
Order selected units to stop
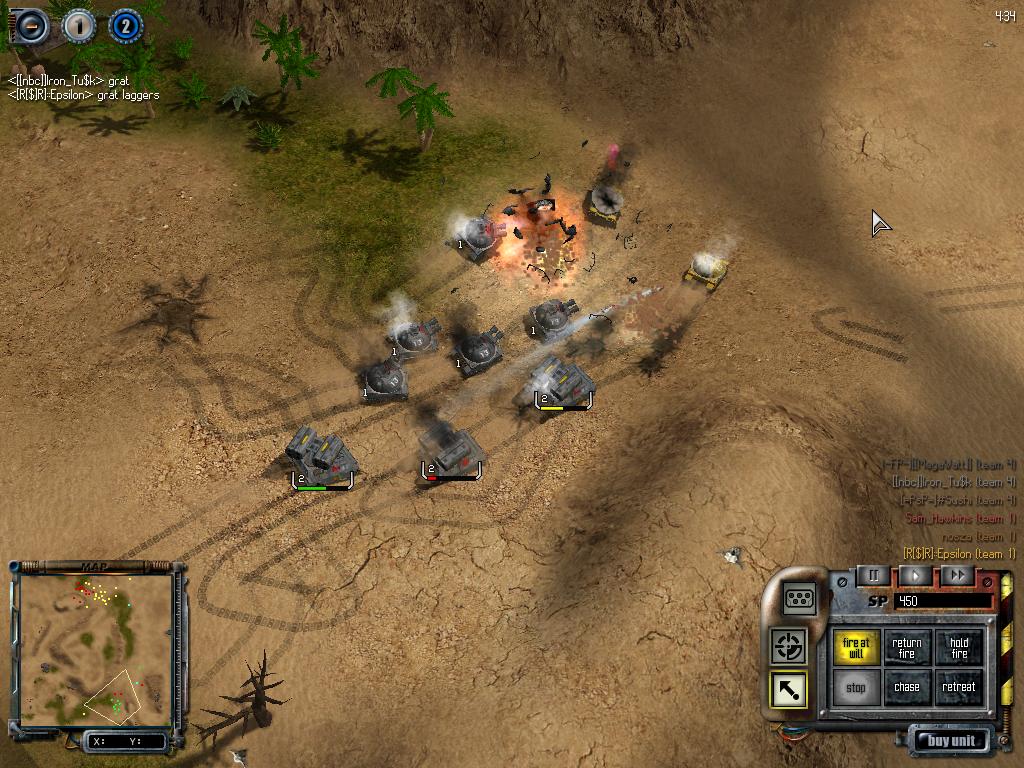coord(856,688)
